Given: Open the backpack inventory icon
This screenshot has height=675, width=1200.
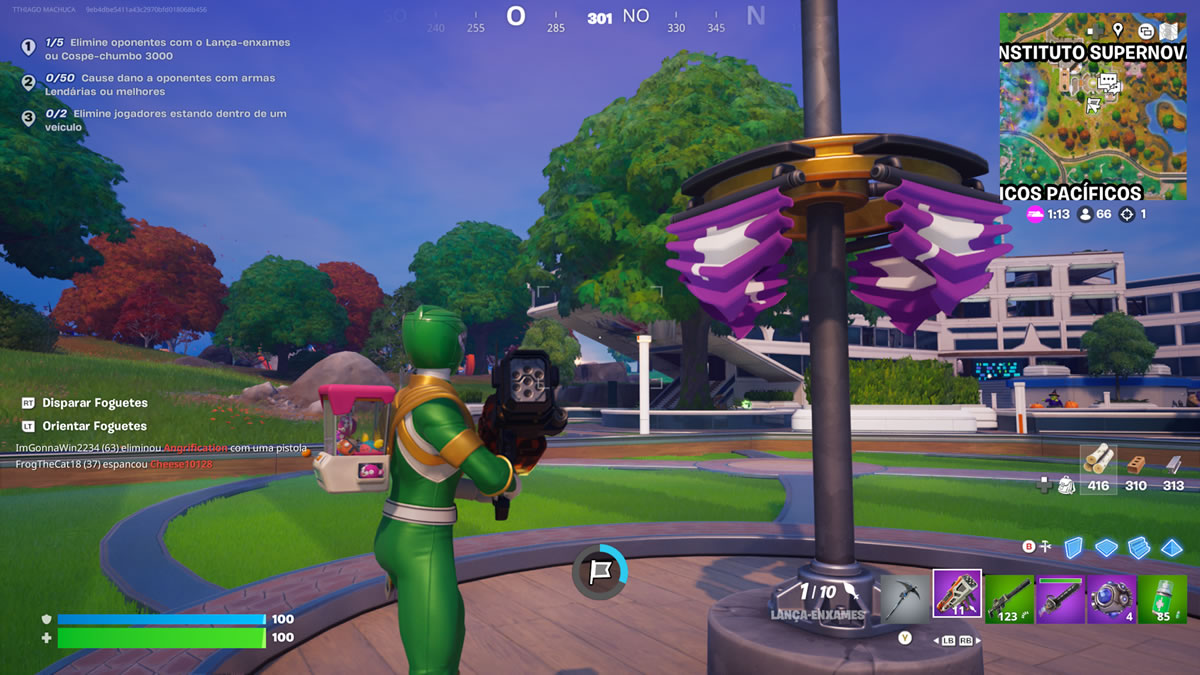Looking at the screenshot, I should click(1066, 485).
